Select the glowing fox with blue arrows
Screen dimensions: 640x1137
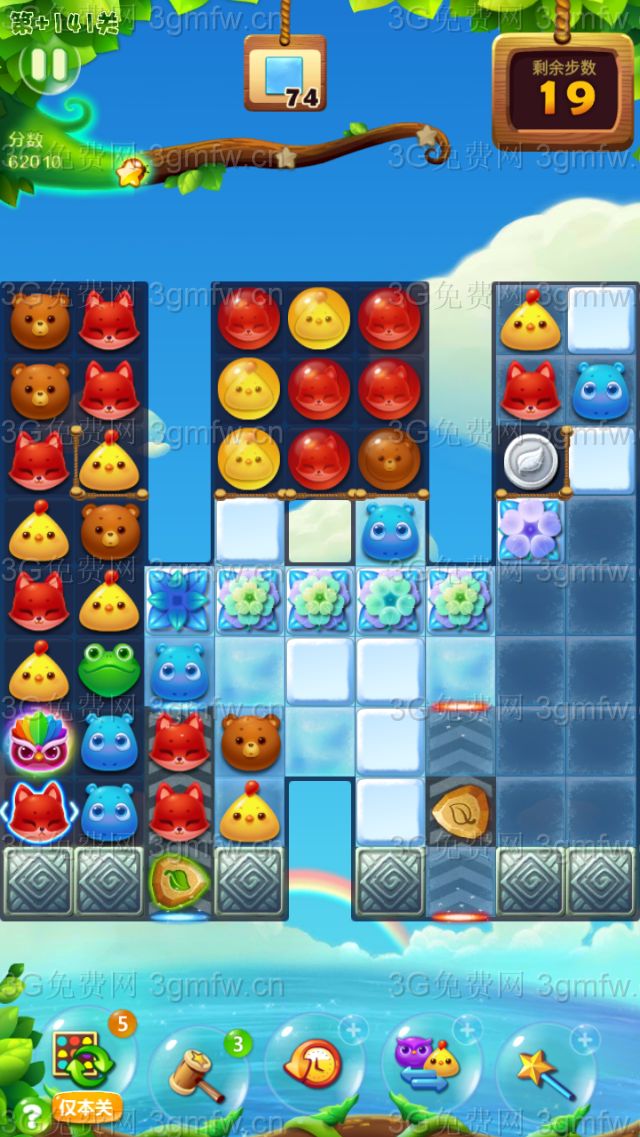pyautogui.click(x=39, y=811)
